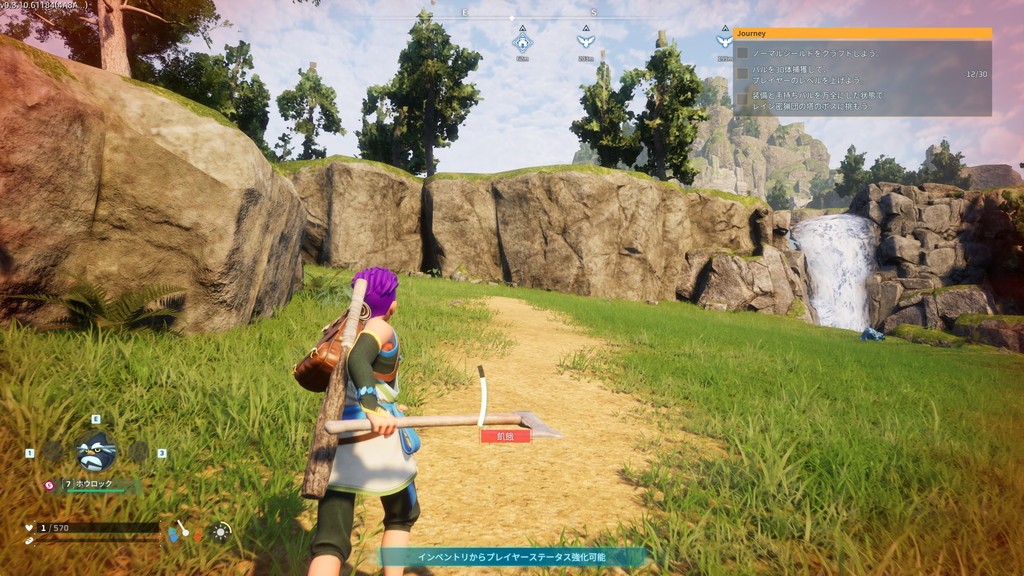Click the blue-orange temperature gauge icon

pos(178,531)
